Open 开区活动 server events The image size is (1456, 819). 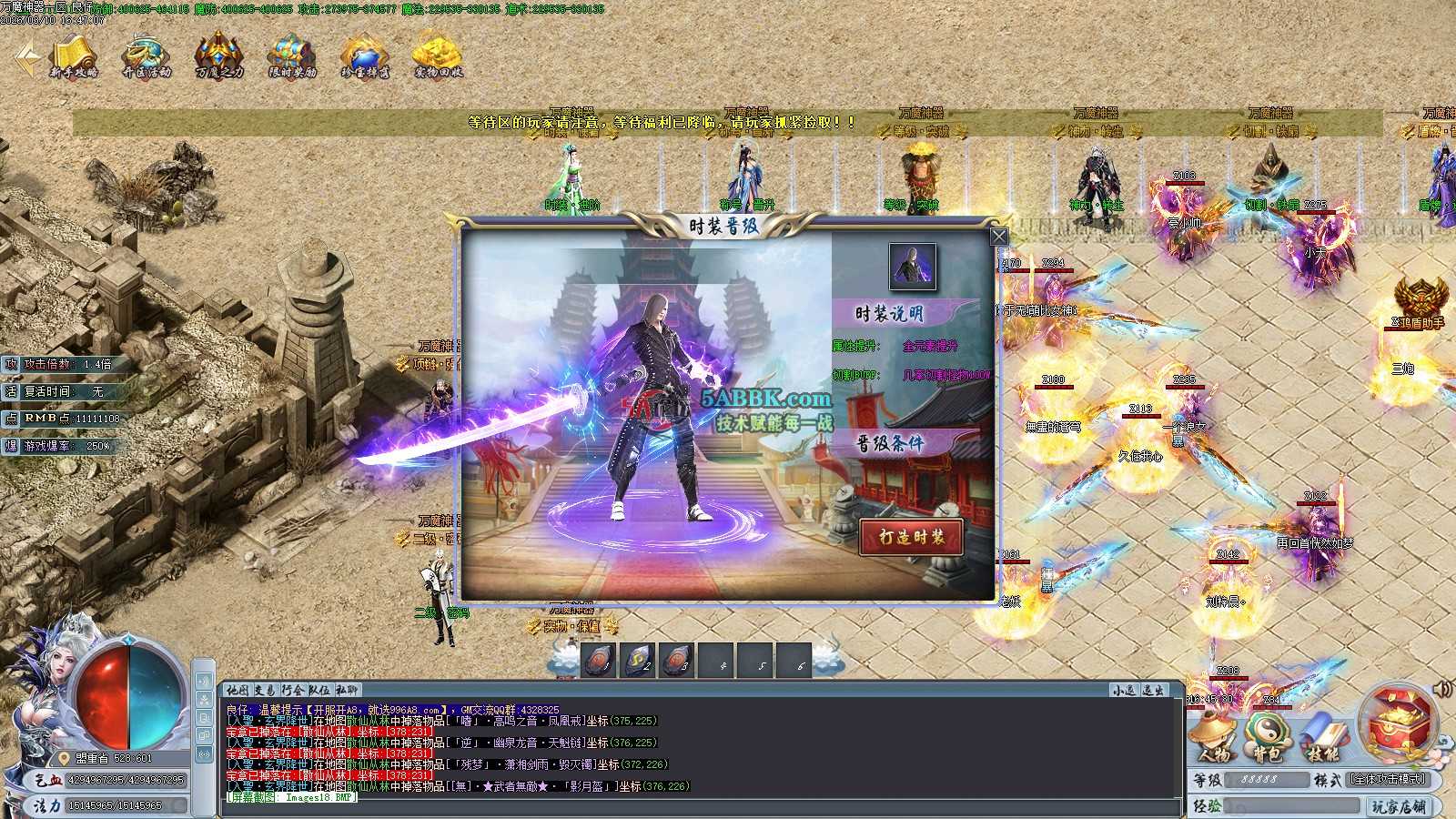(x=147, y=57)
